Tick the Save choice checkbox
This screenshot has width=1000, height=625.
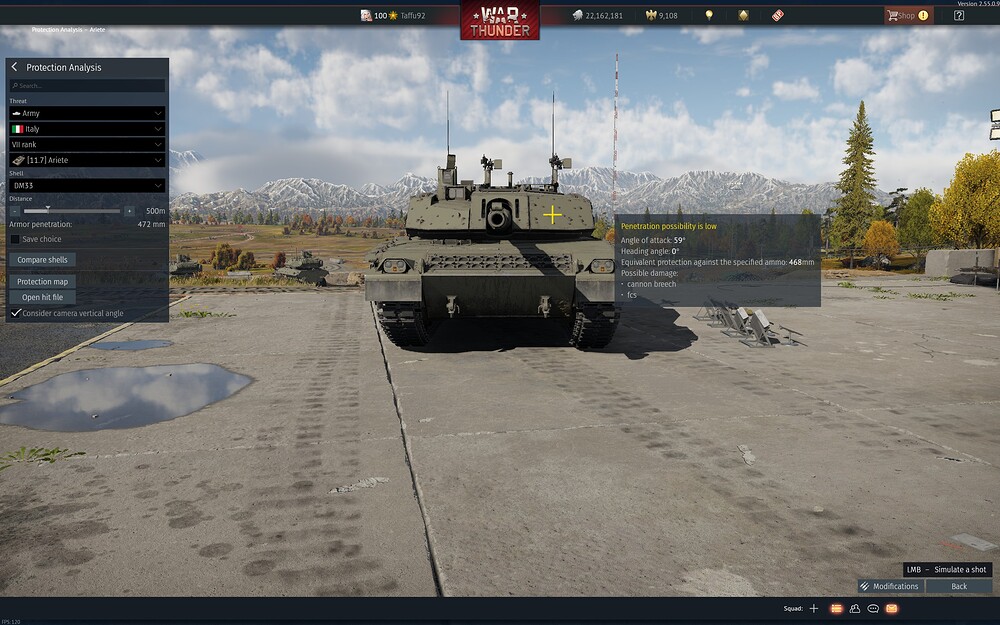(15, 239)
